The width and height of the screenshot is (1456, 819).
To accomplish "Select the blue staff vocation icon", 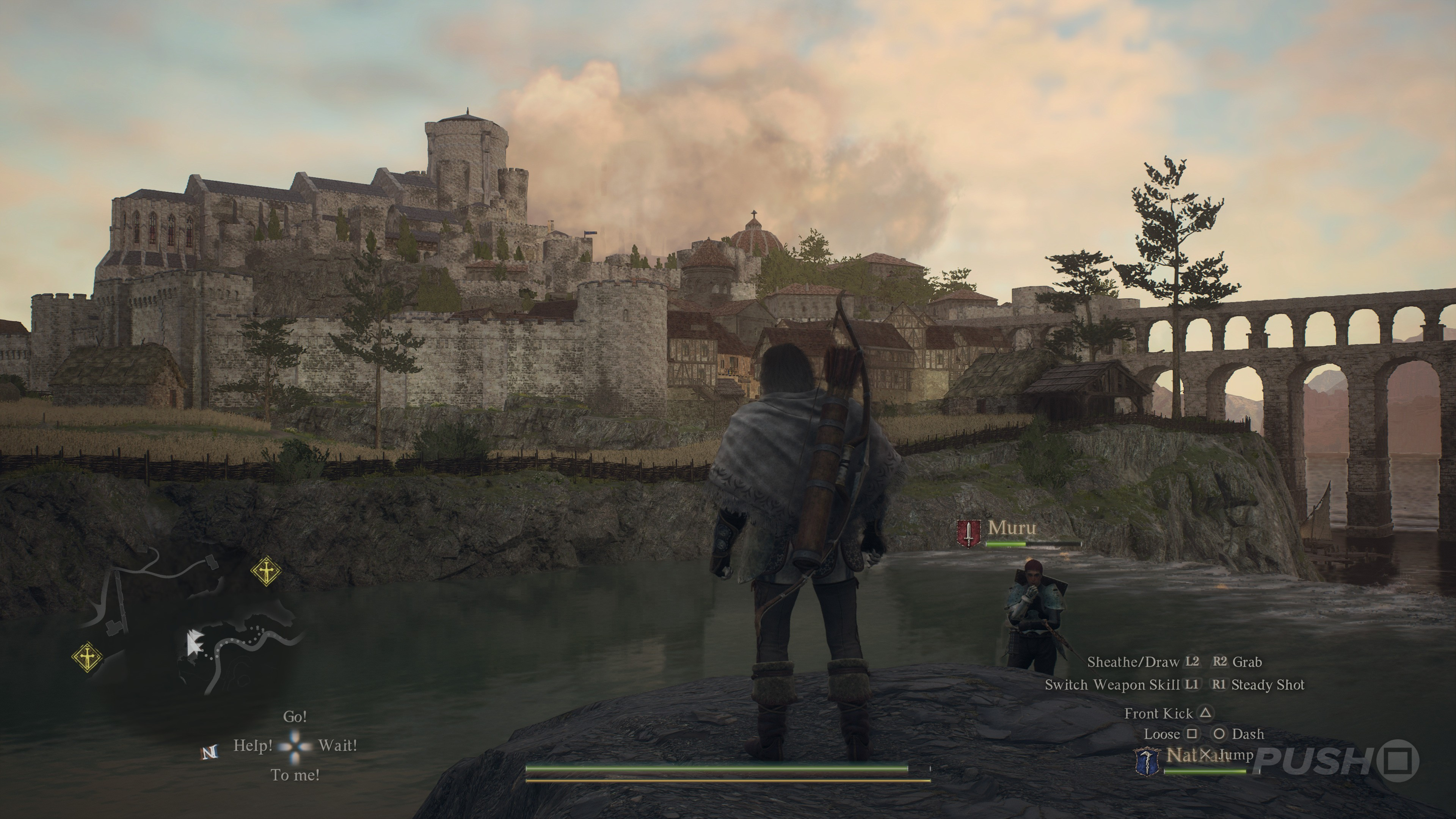I will point(1147,761).
